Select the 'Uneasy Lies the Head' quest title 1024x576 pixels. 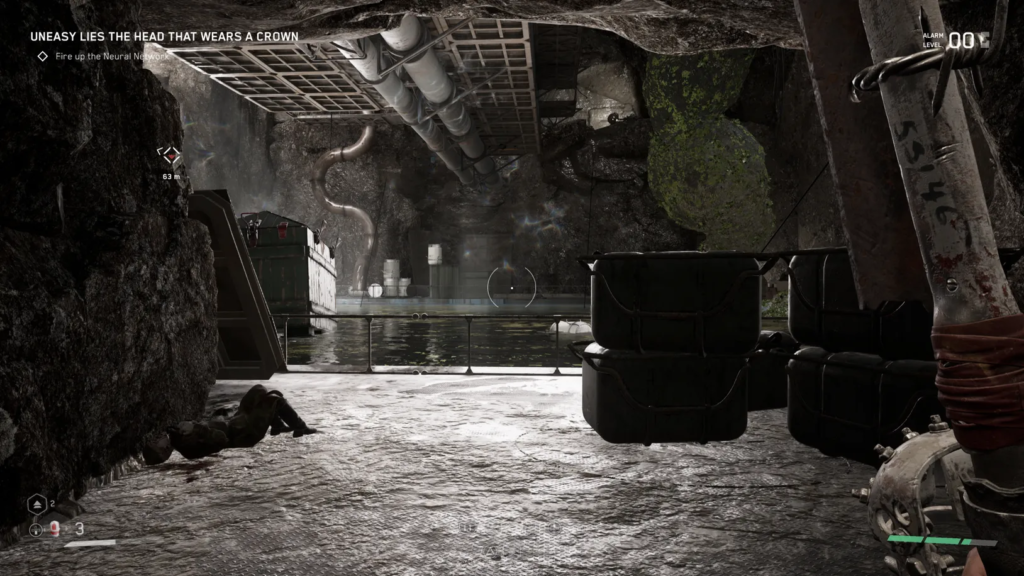tap(163, 37)
